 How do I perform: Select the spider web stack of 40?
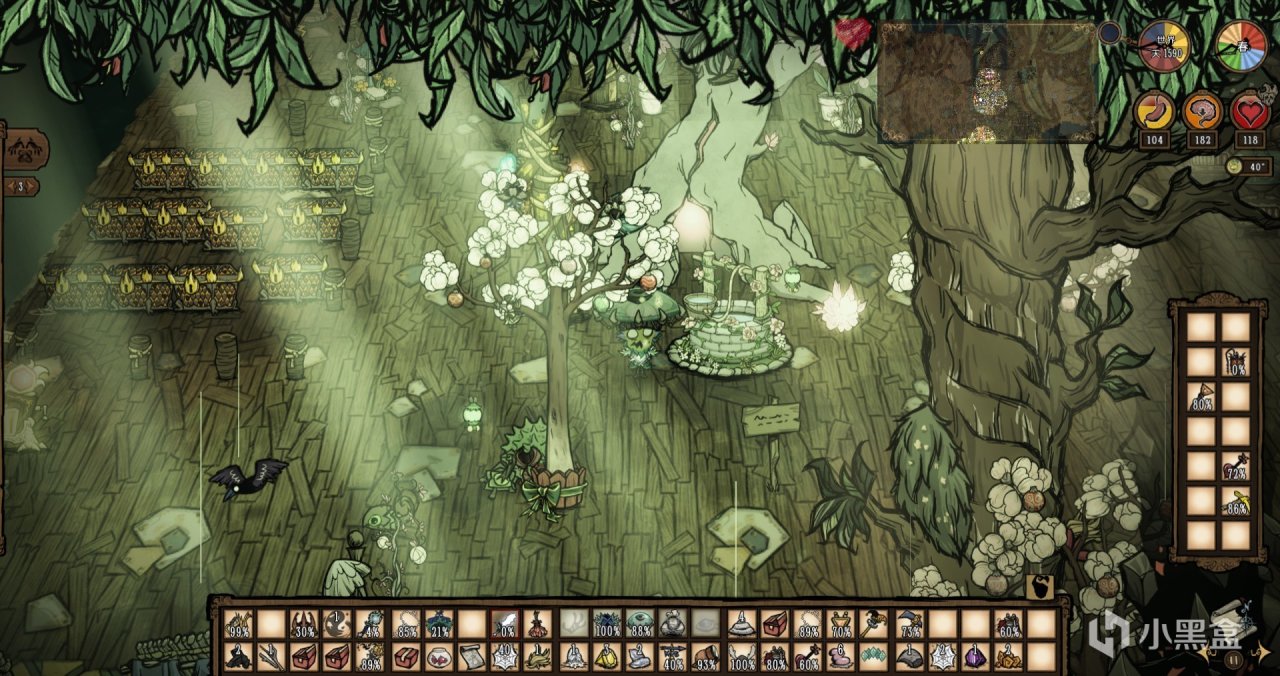[506, 656]
